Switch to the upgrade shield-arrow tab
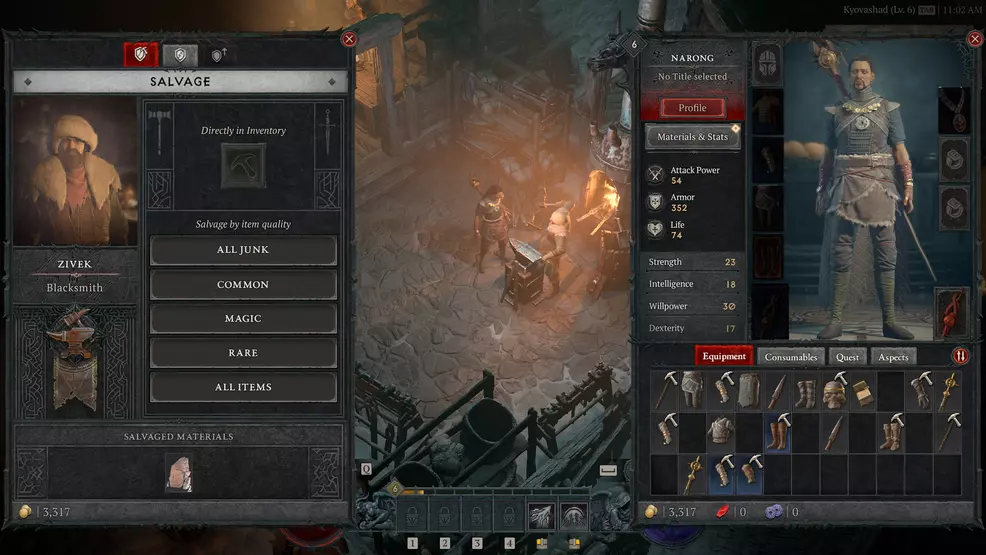 click(218, 56)
